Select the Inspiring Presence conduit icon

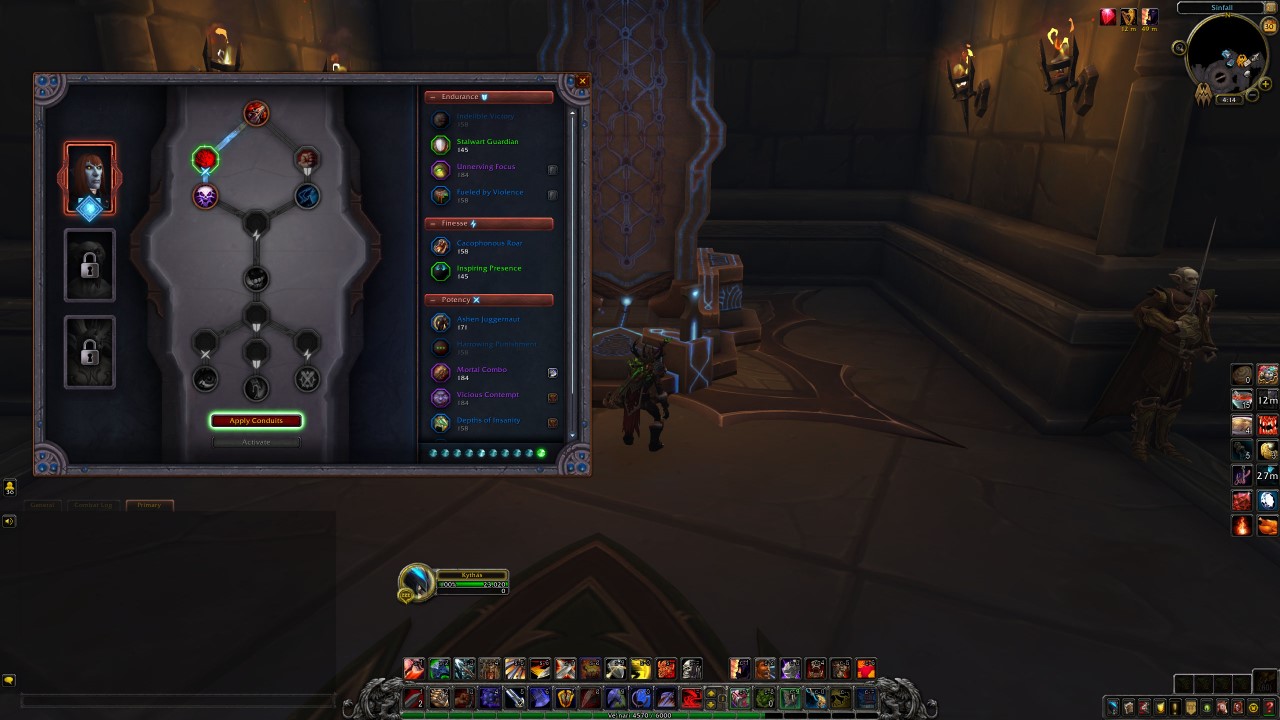coord(441,271)
